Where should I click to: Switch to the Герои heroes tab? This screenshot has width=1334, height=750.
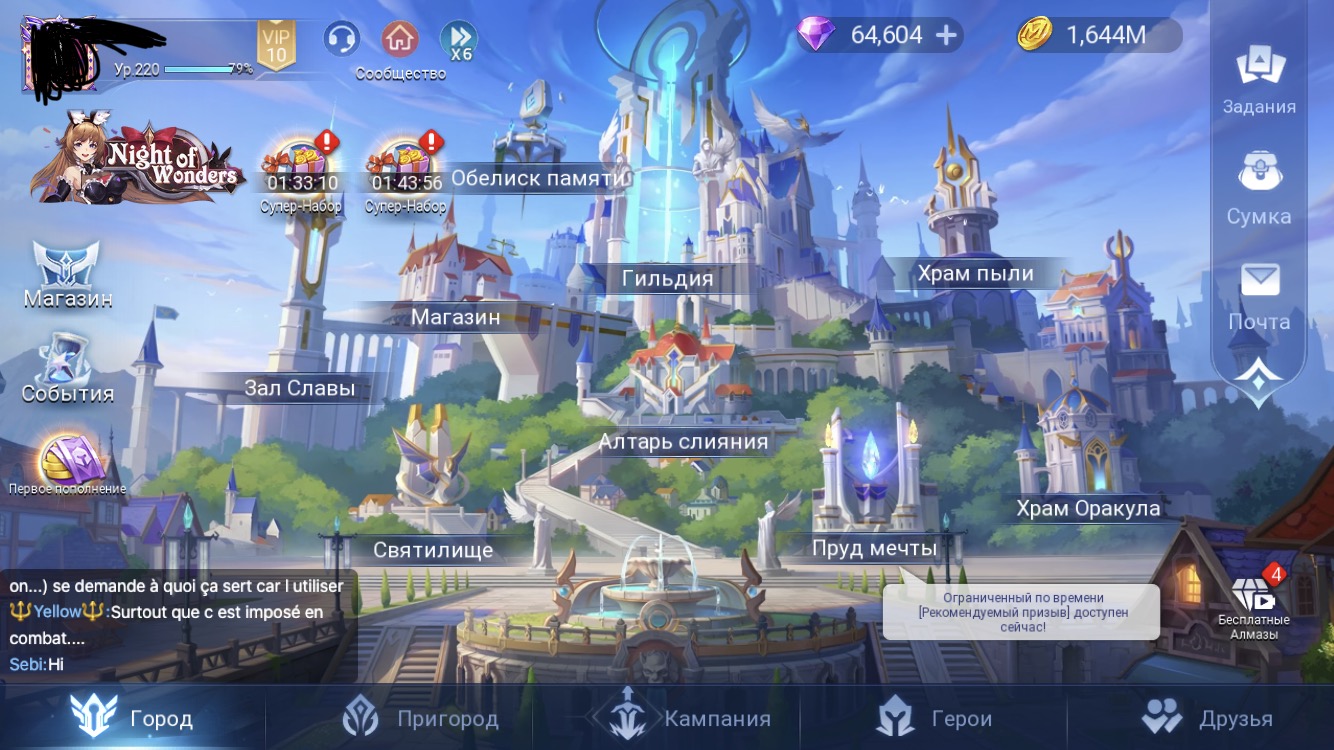tap(935, 718)
